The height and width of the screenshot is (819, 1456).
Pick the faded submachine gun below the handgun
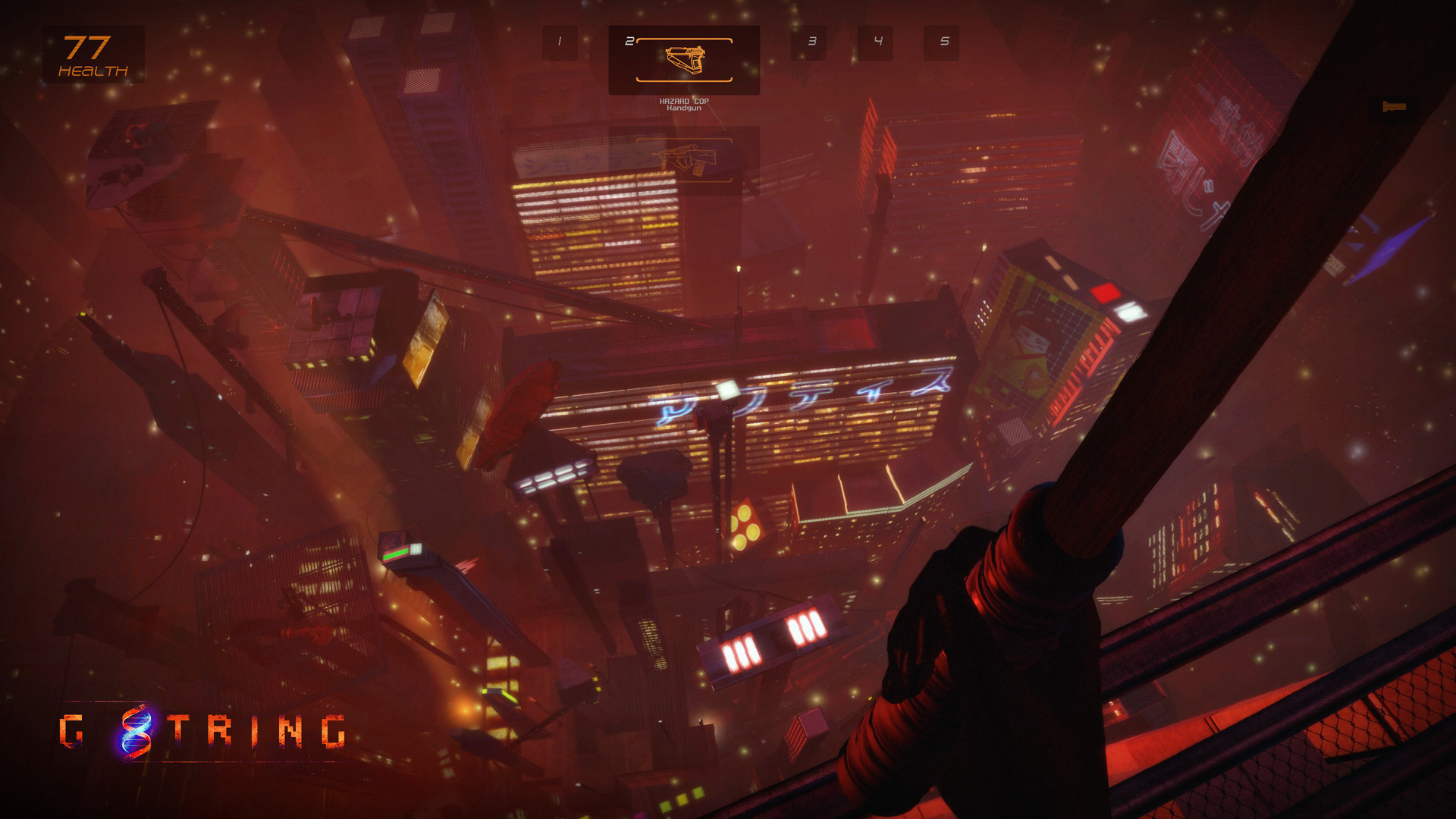point(684,160)
